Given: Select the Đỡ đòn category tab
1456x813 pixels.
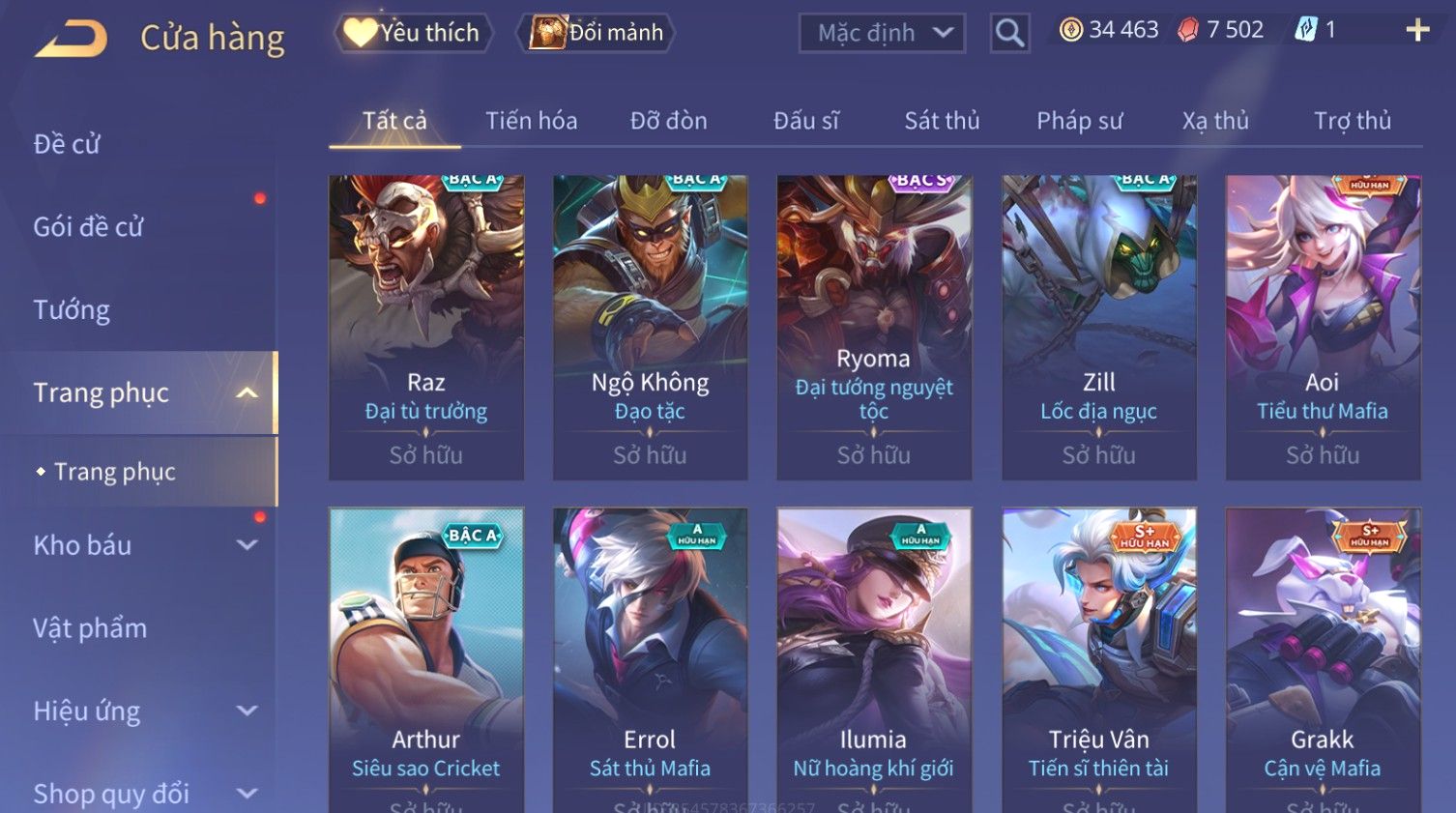Looking at the screenshot, I should click(x=668, y=121).
